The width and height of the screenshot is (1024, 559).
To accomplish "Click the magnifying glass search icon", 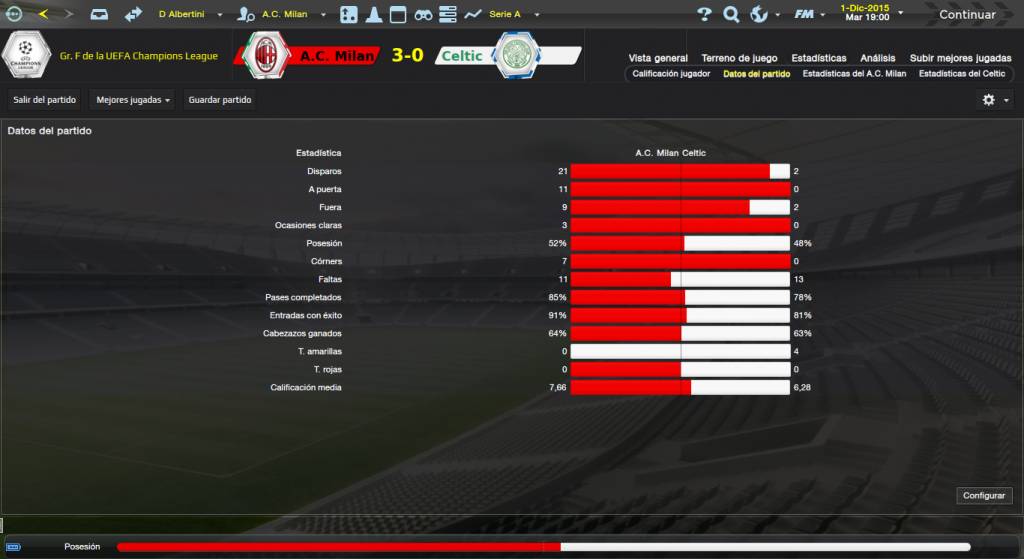I will pyautogui.click(x=731, y=14).
